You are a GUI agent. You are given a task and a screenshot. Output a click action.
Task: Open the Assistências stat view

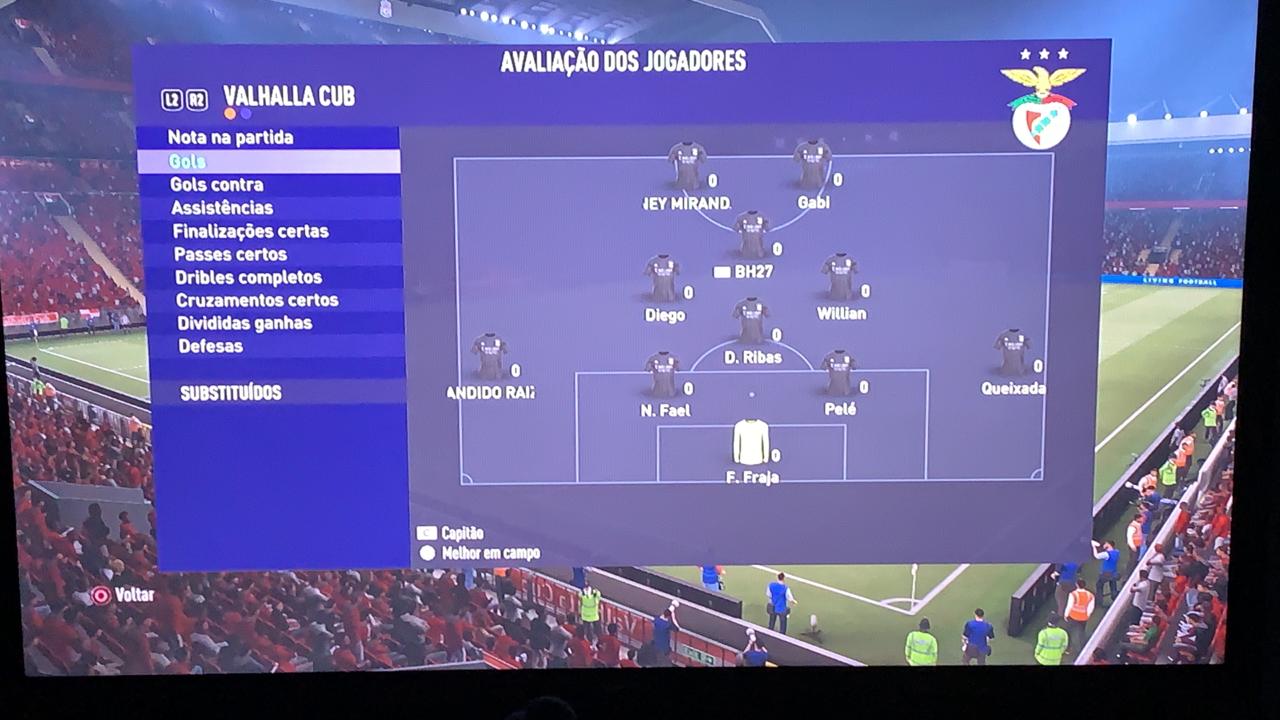tap(222, 208)
